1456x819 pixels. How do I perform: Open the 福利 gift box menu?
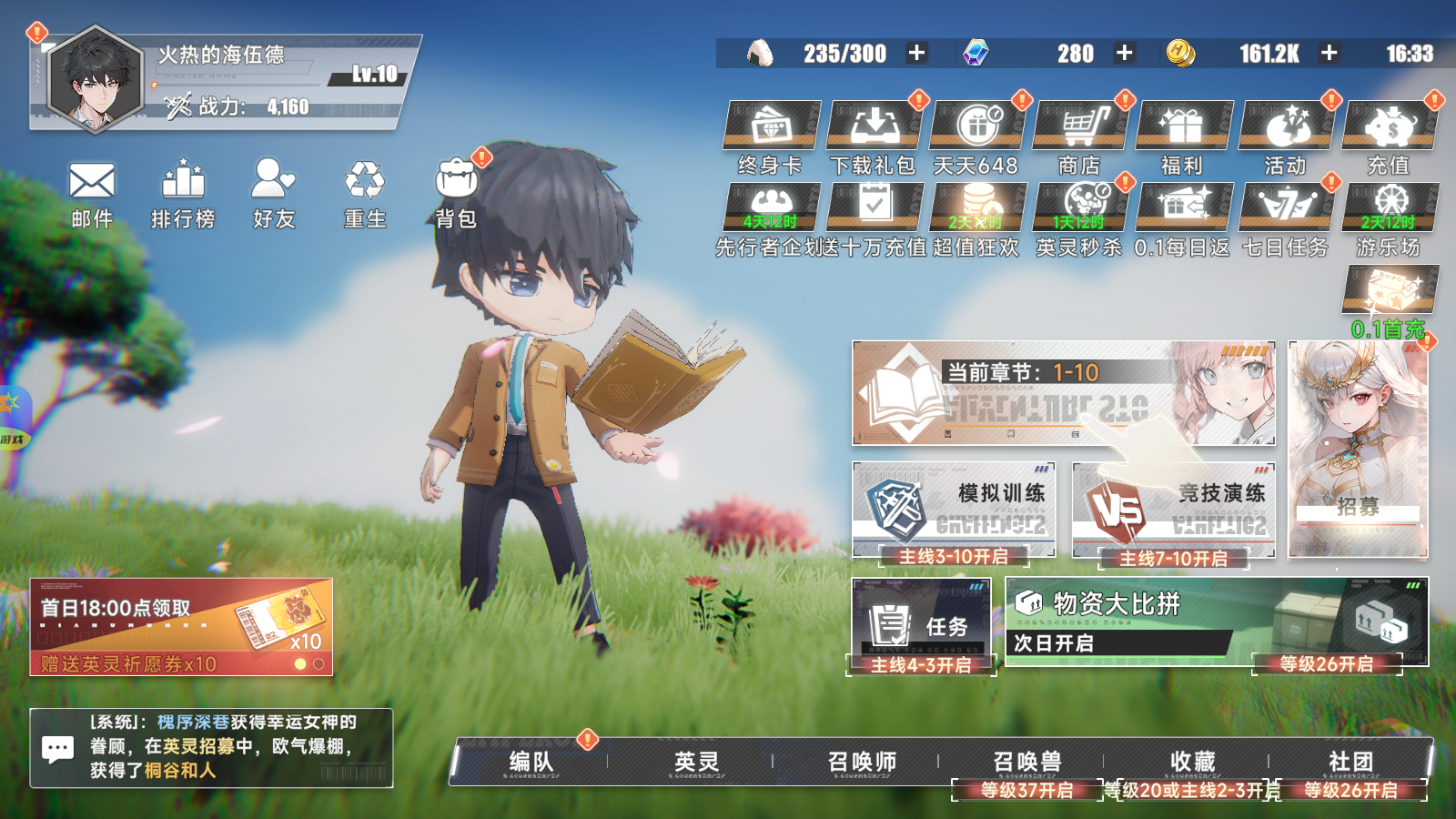1183,126
